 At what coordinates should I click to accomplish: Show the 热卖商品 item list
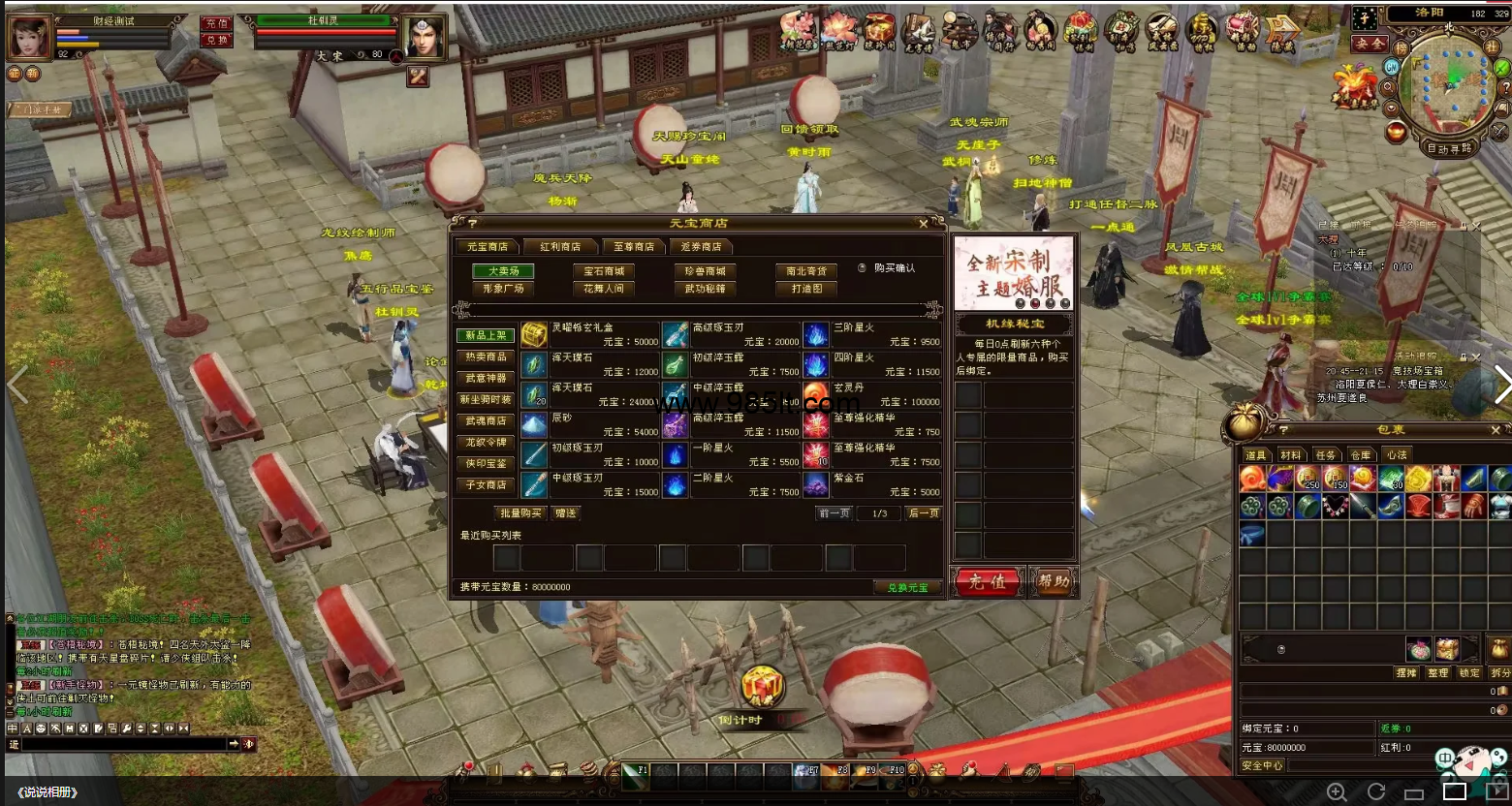click(486, 356)
